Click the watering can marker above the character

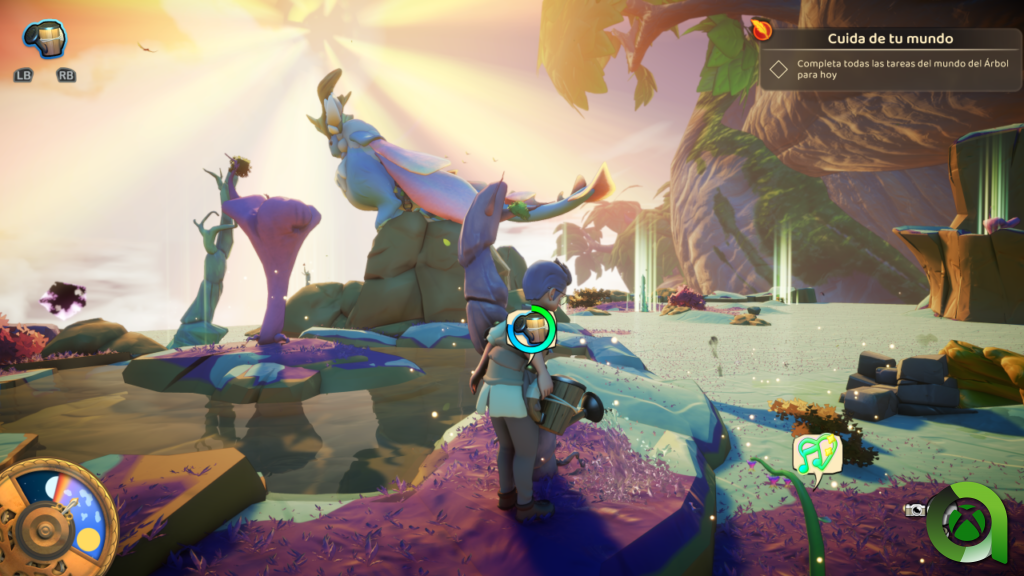(531, 329)
